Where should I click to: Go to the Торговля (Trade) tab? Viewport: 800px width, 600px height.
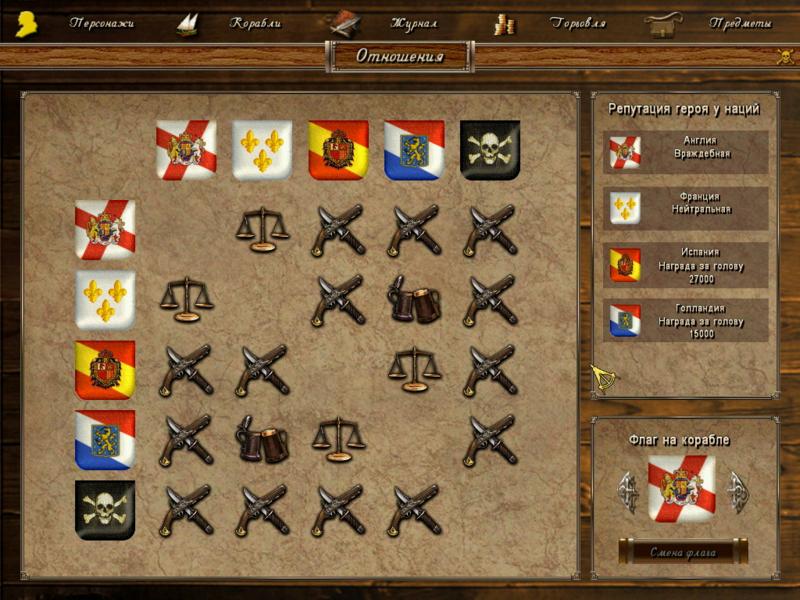click(577, 23)
